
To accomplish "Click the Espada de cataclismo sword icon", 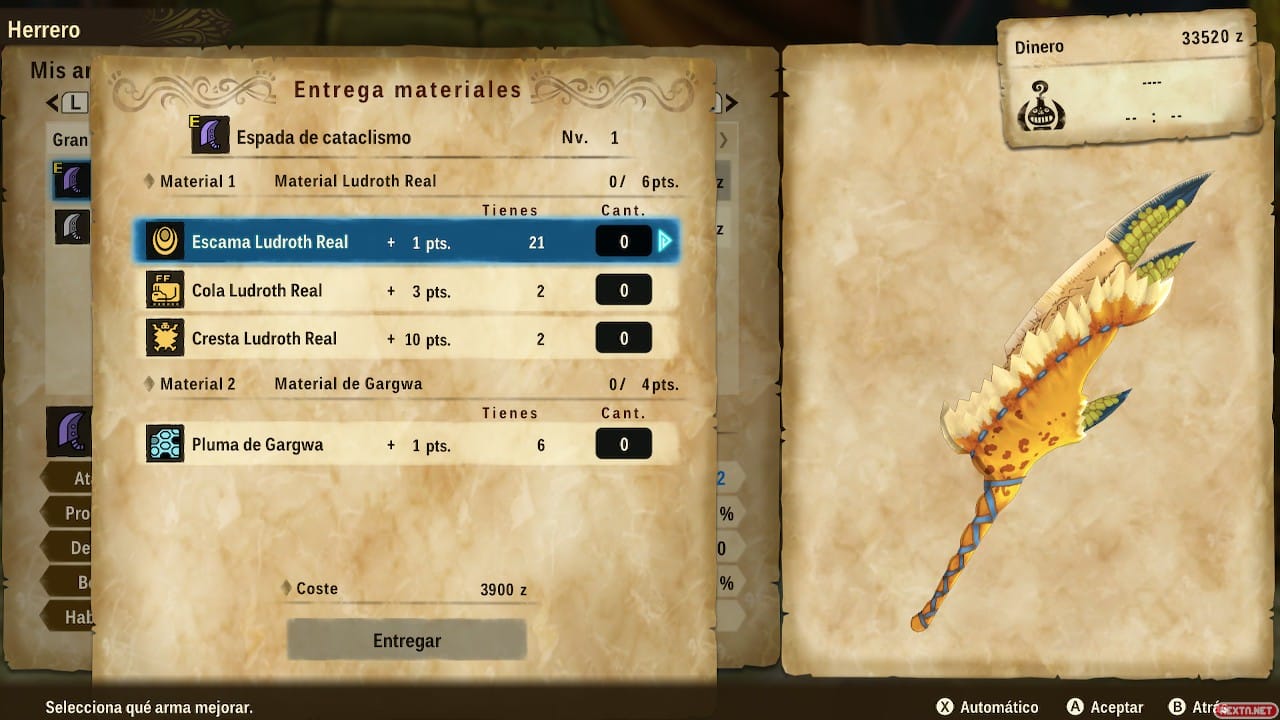I will pos(210,133).
